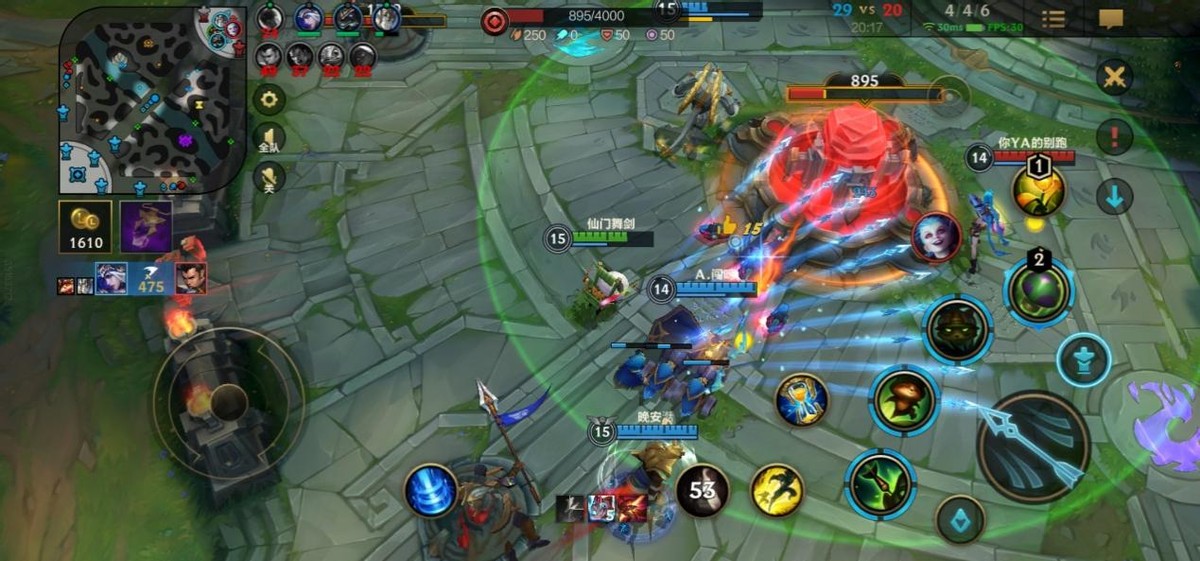Buy the recommended purple item

tap(146, 226)
